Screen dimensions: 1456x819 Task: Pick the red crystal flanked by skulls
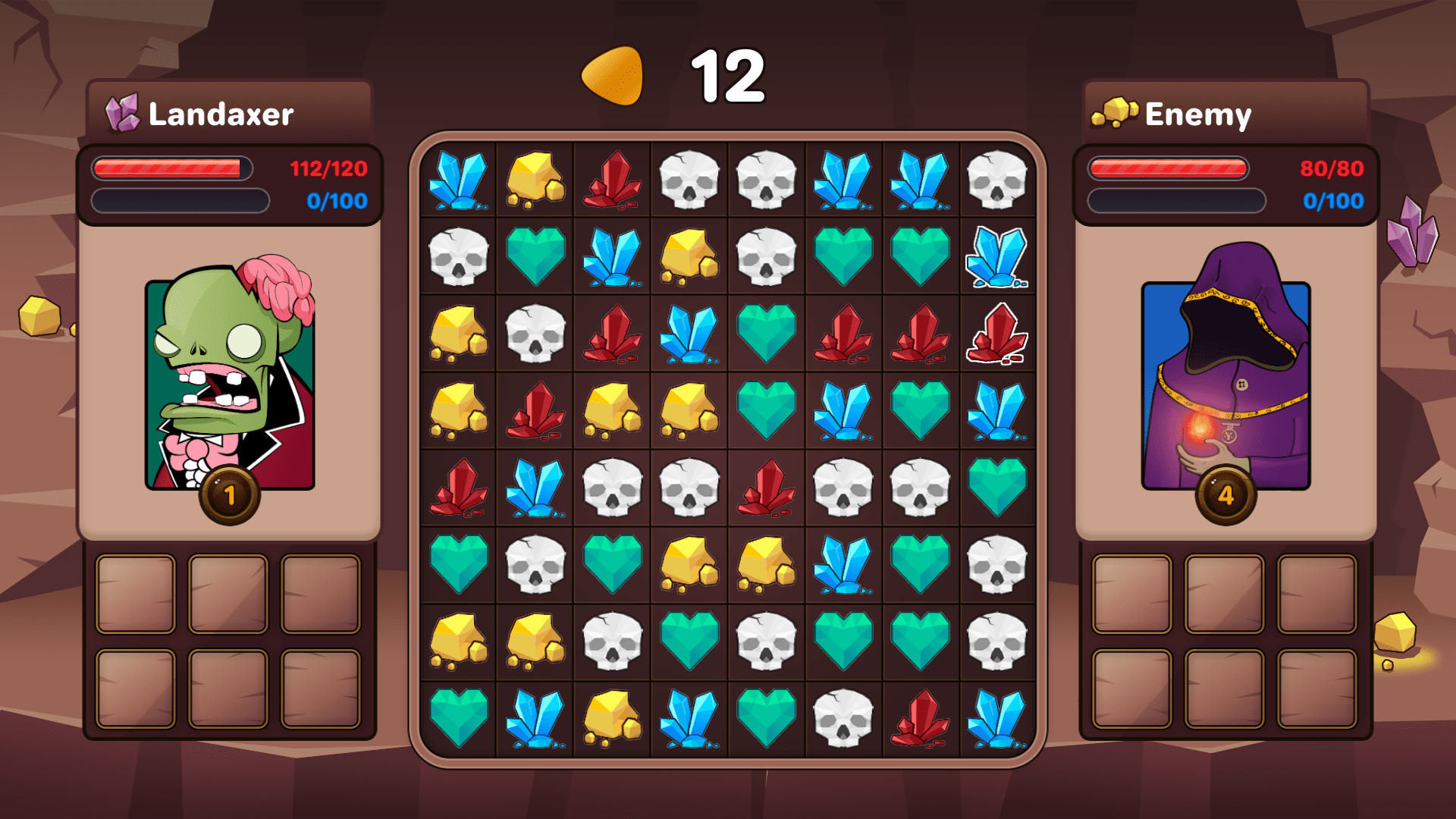tap(766, 488)
